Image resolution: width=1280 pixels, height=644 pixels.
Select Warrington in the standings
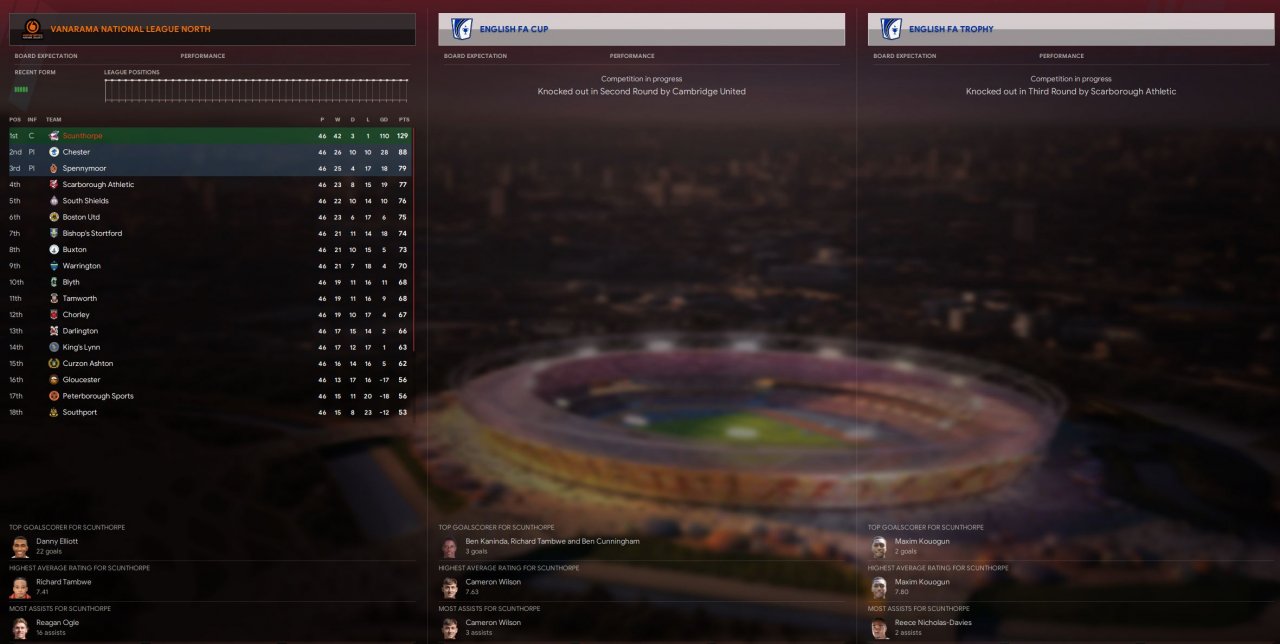point(81,266)
